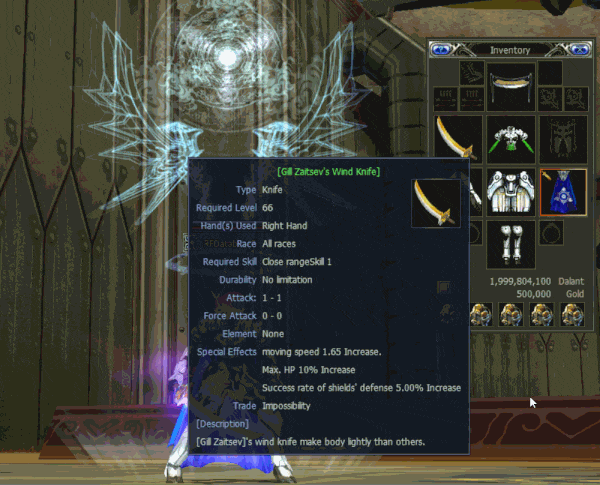The image size is (600, 485).
Task: Click the white helmet with green tassels
Action: [x=510, y=139]
